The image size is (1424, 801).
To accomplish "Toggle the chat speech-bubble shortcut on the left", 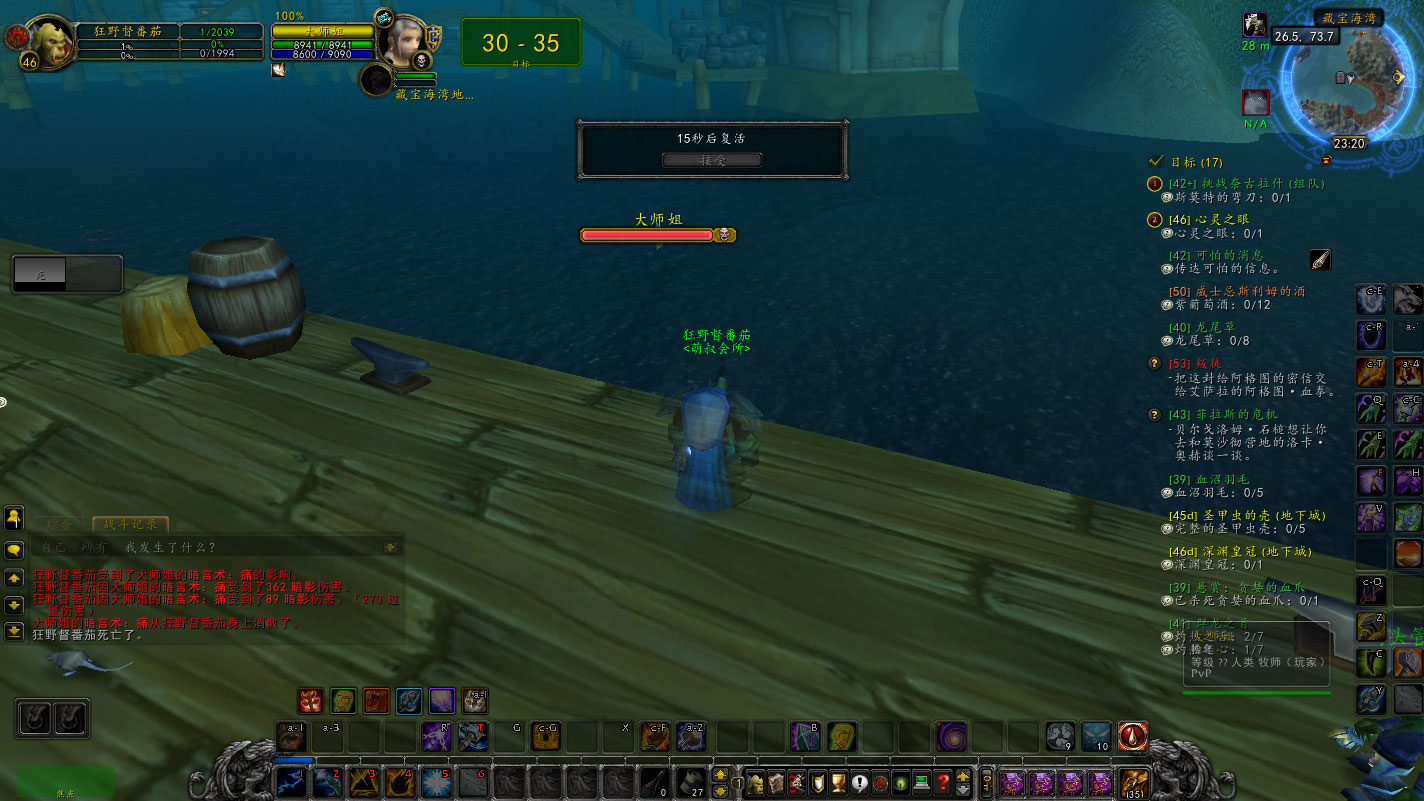I will click(x=13, y=549).
